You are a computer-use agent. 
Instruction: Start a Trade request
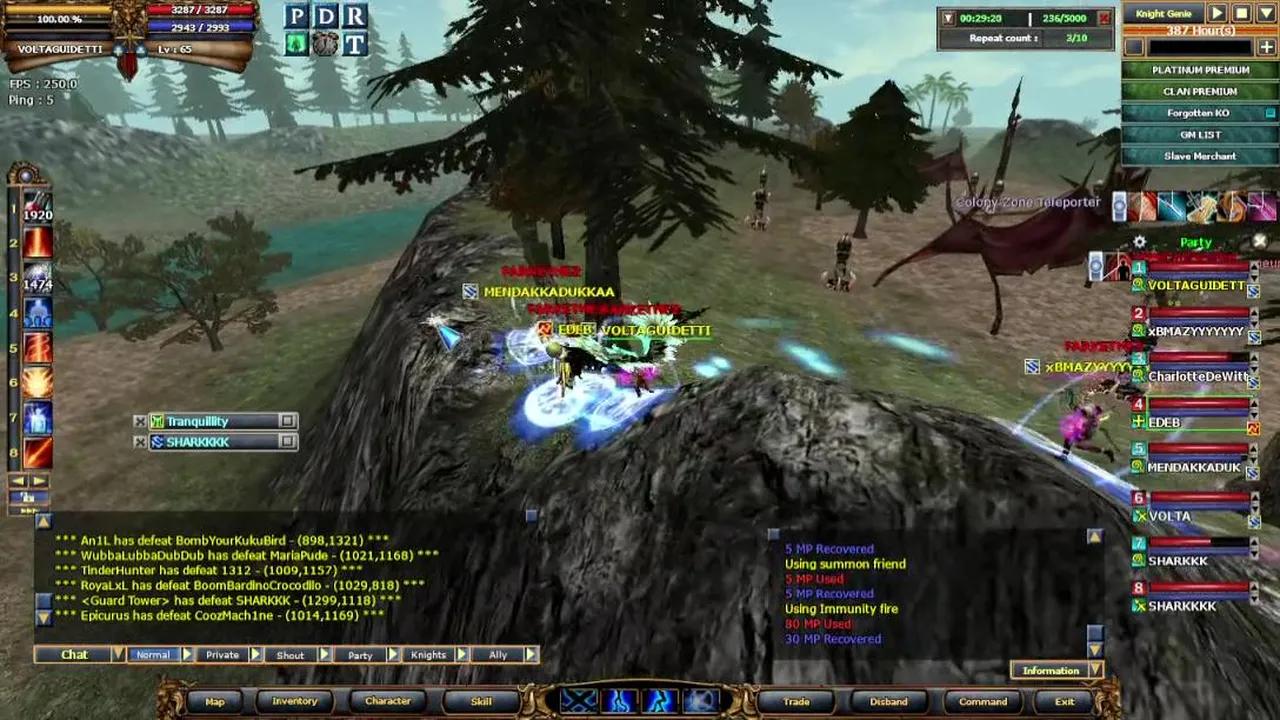796,701
